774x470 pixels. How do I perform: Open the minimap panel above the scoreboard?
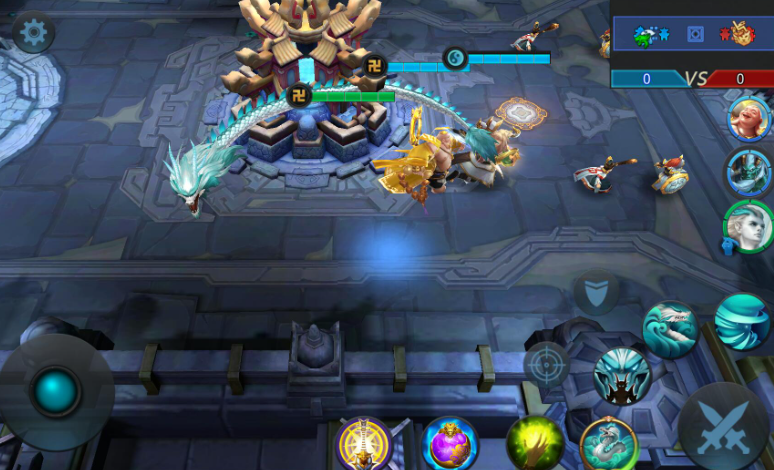[x=692, y=35]
